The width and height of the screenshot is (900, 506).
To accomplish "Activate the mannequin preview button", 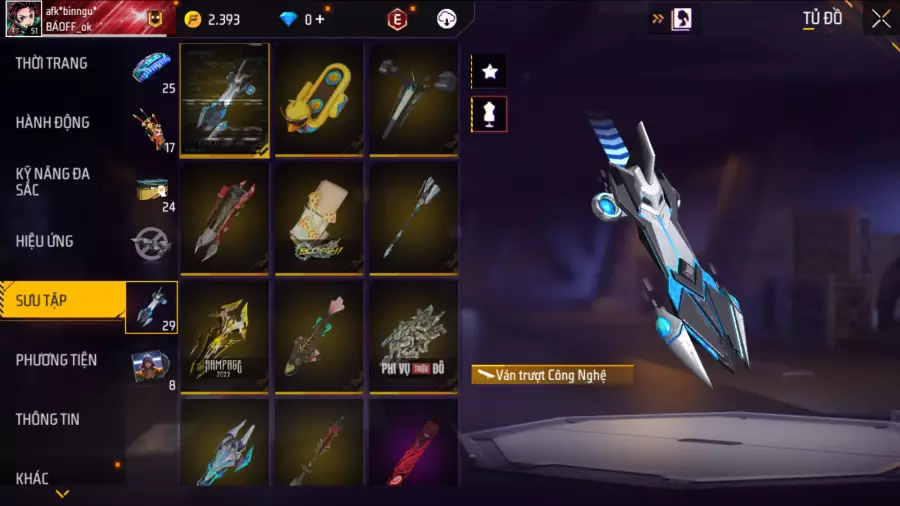I will (x=489, y=114).
